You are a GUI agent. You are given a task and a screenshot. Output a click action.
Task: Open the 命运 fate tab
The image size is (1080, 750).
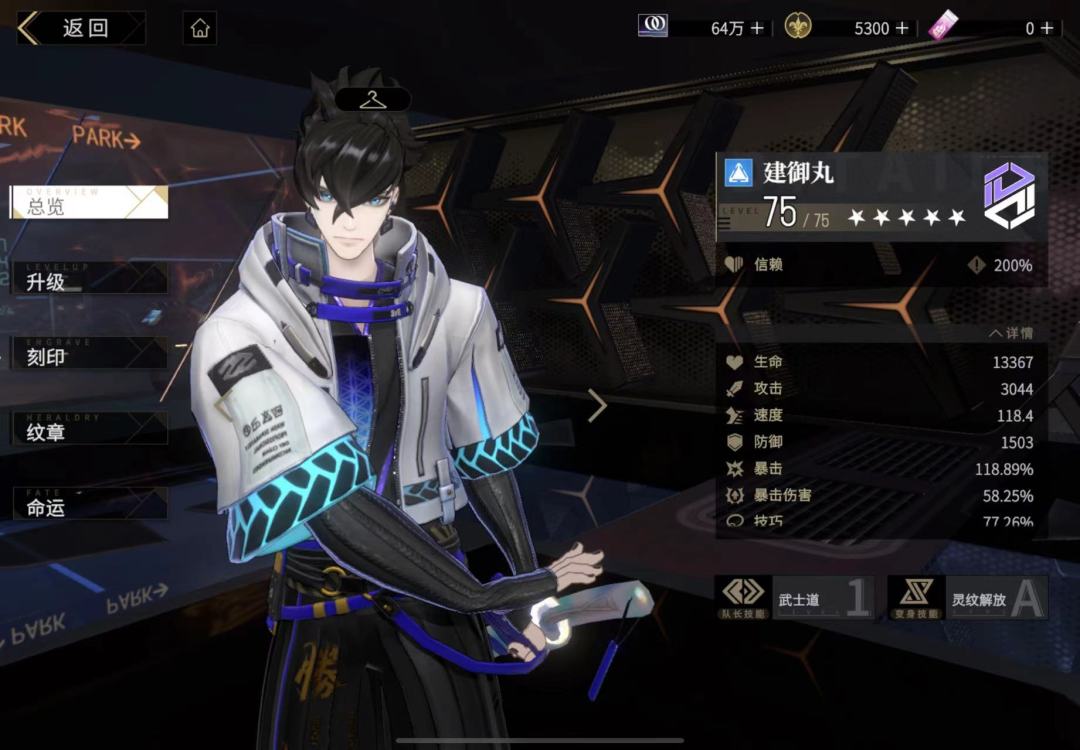[x=89, y=505]
